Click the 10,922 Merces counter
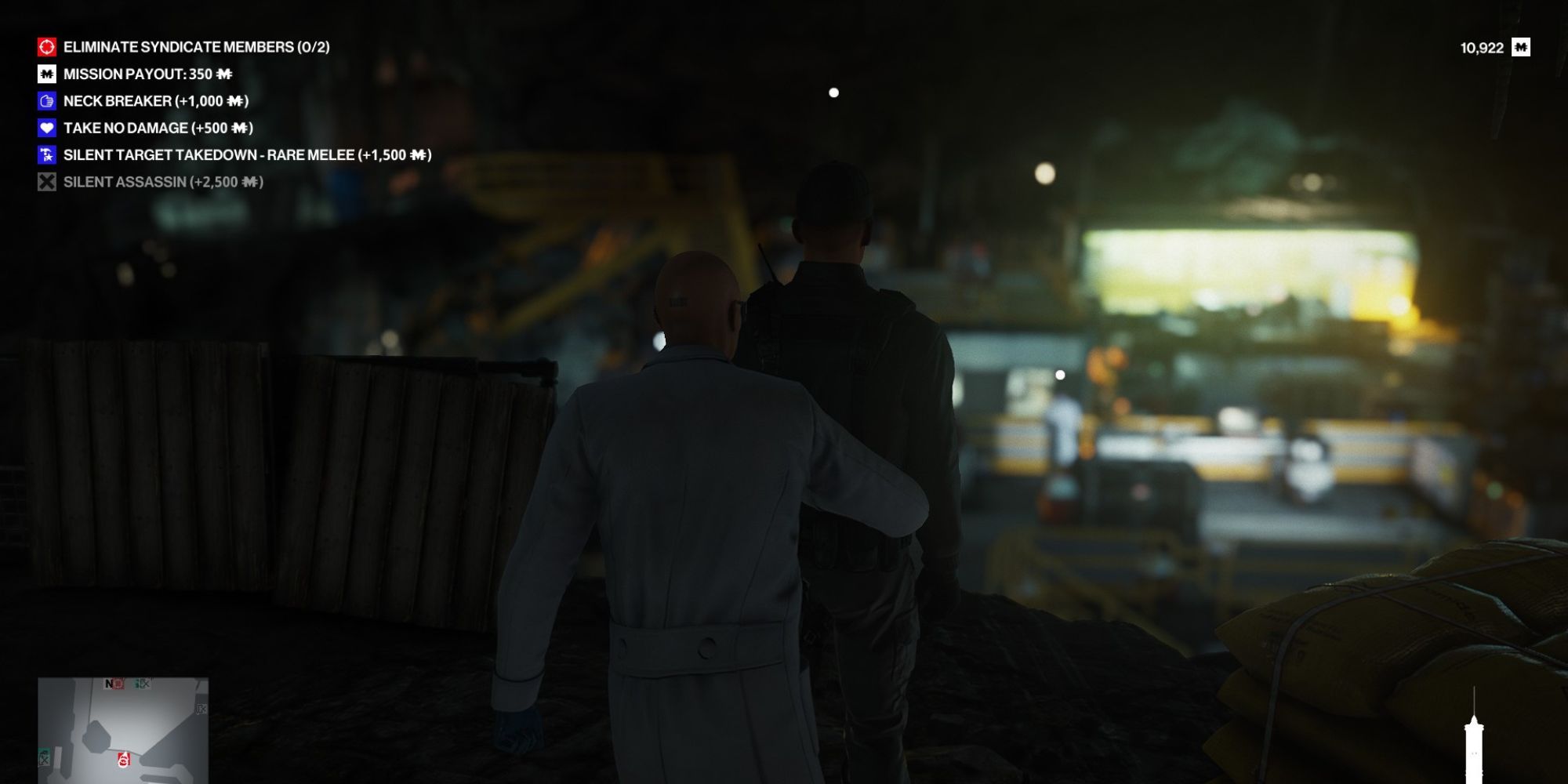 1483,47
